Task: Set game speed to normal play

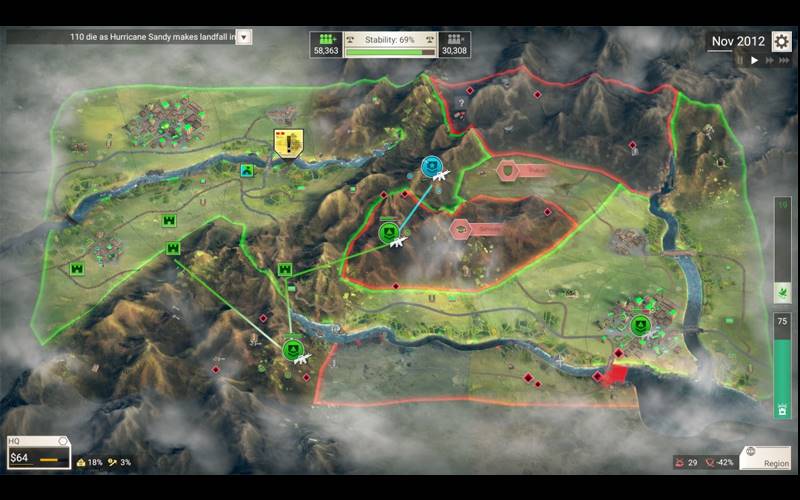Action: click(x=754, y=61)
